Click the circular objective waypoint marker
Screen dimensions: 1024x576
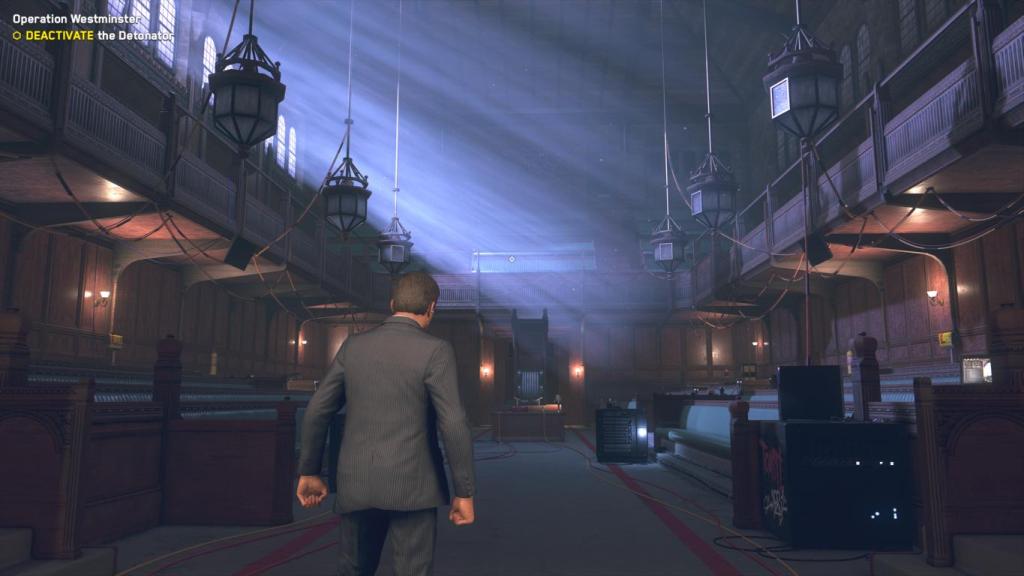[x=512, y=259]
